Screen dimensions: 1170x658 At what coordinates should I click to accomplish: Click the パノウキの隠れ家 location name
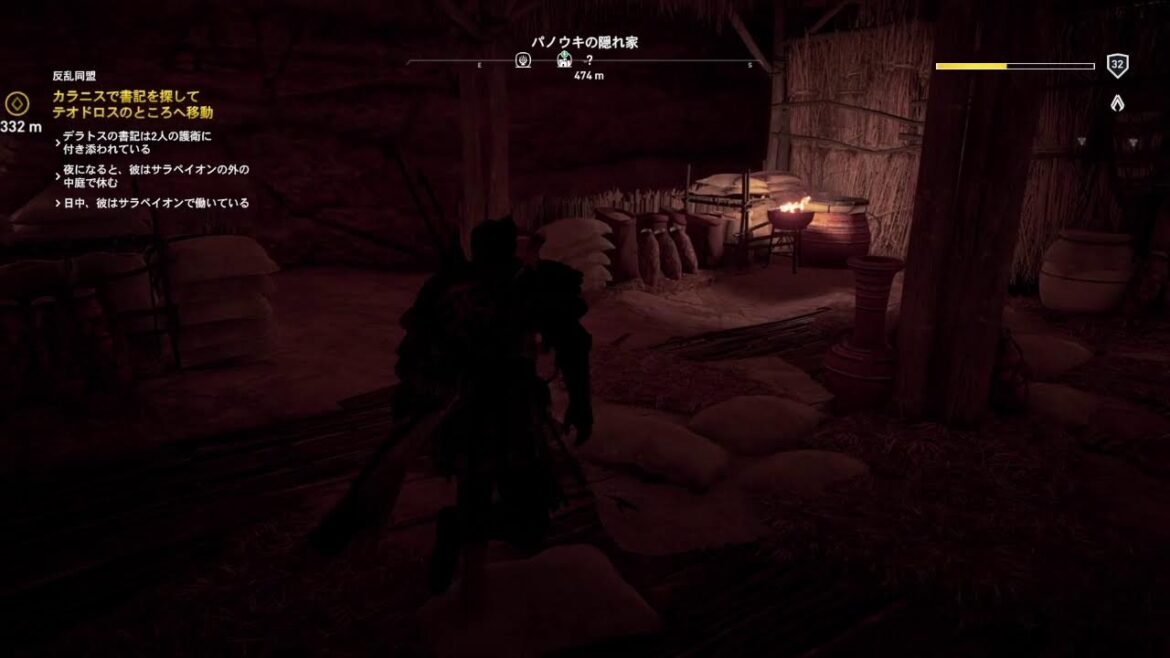[584, 42]
